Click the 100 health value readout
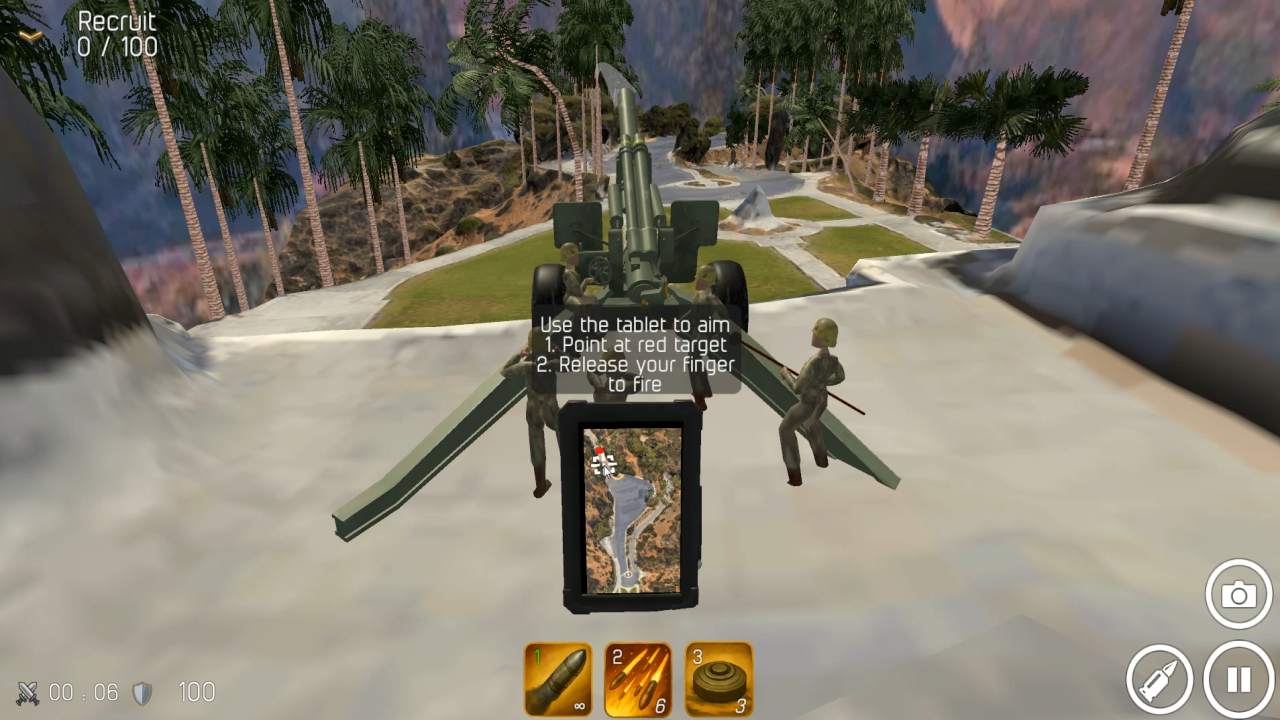The image size is (1280, 720). pyautogui.click(x=196, y=692)
